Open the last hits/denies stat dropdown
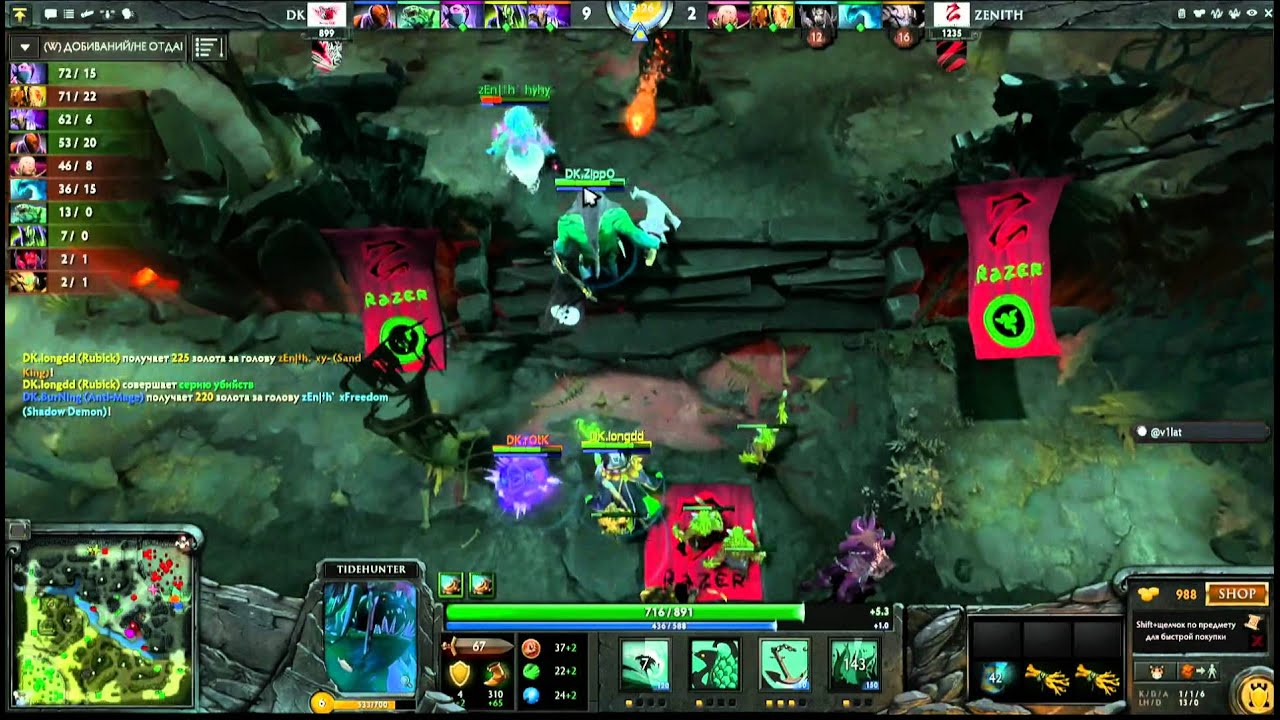This screenshot has height=720, width=1280. pos(25,47)
